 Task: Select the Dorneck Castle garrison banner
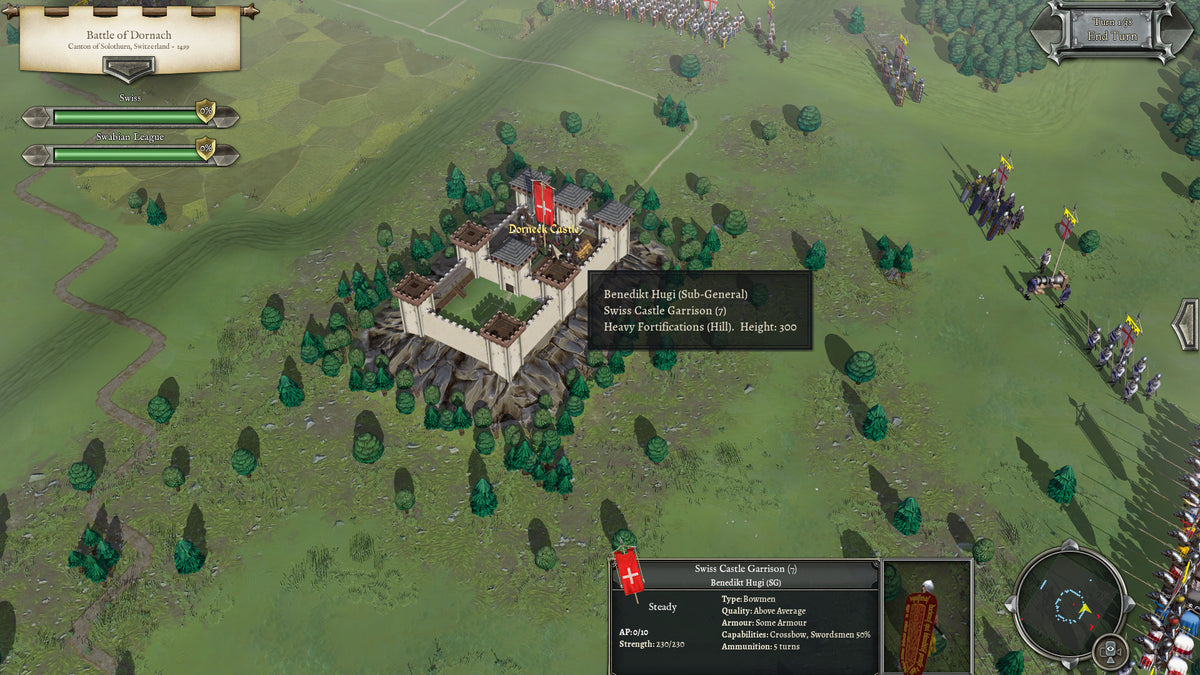[543, 201]
